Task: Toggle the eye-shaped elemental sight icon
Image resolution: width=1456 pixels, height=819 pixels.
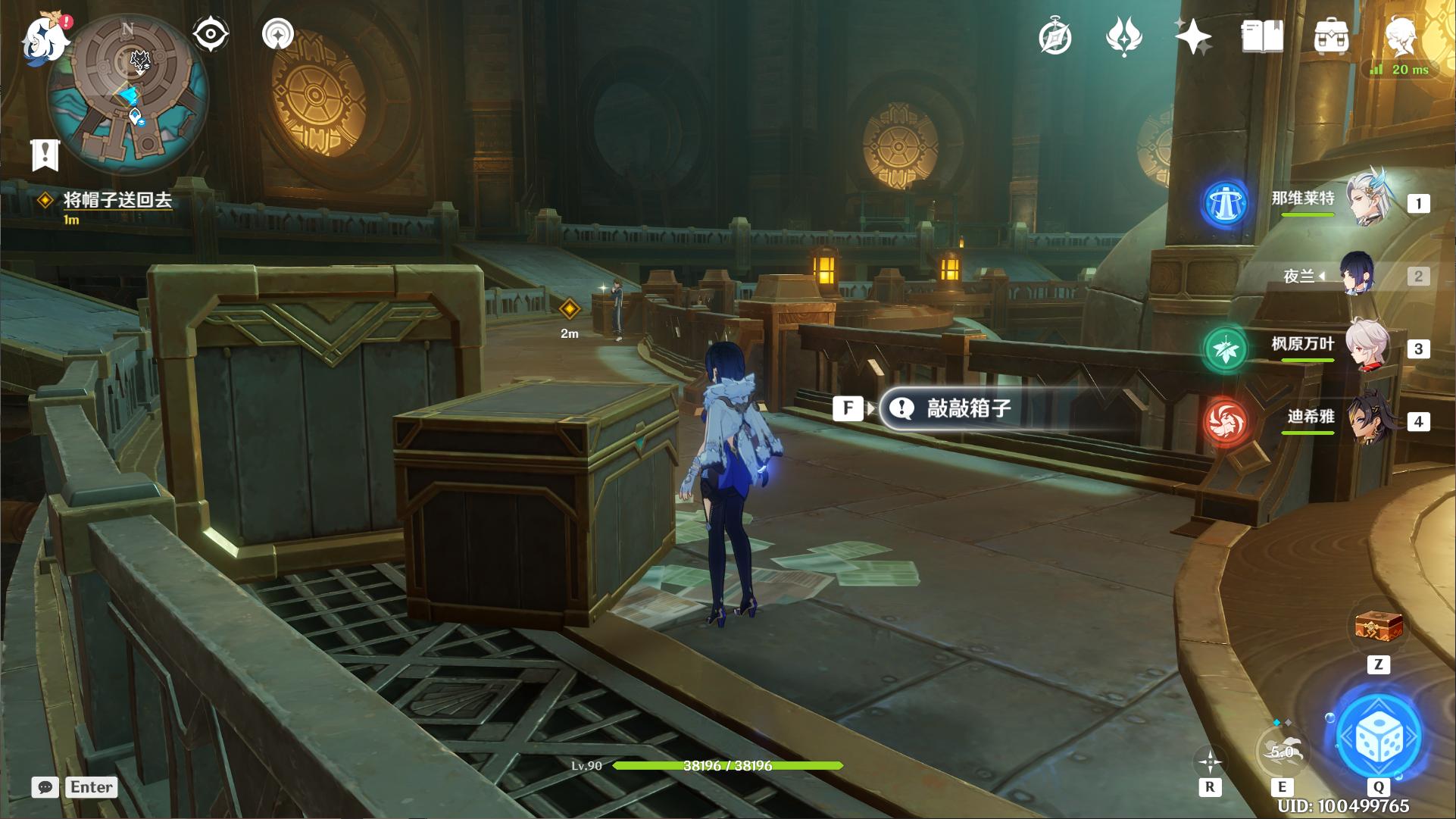Action: 210,34
